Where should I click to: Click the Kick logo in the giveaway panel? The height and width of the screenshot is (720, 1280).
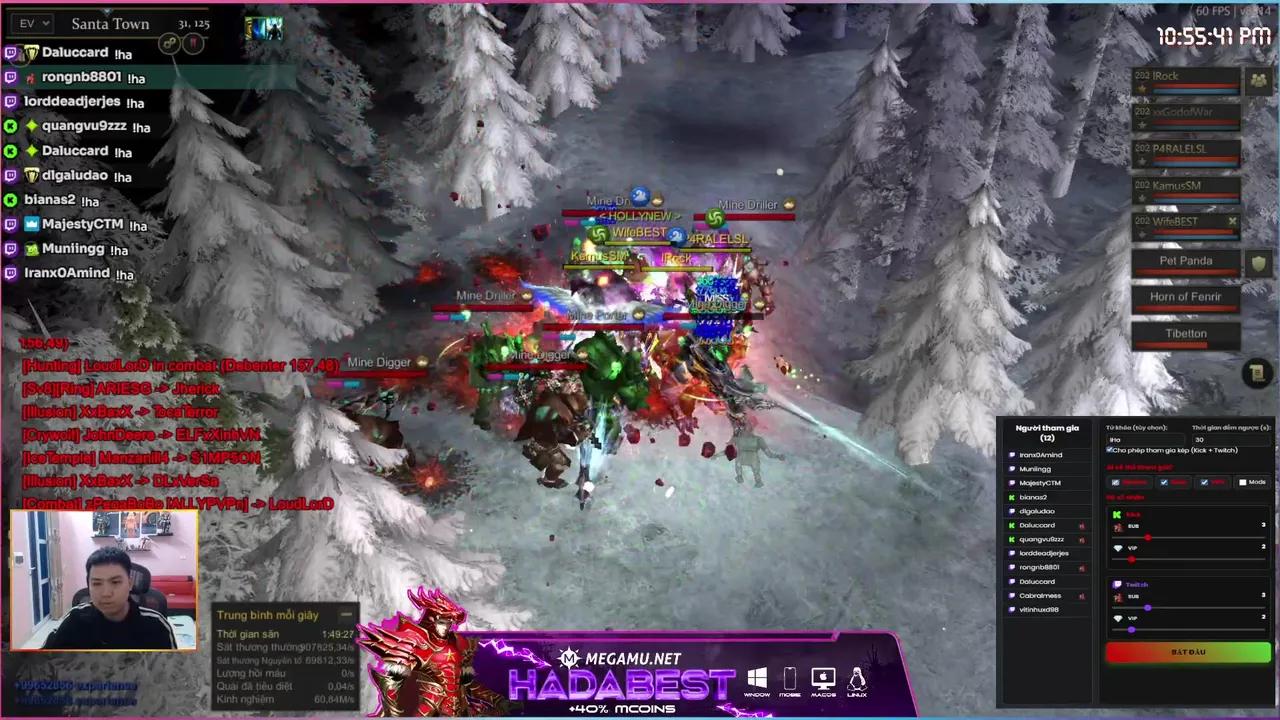(1115, 514)
